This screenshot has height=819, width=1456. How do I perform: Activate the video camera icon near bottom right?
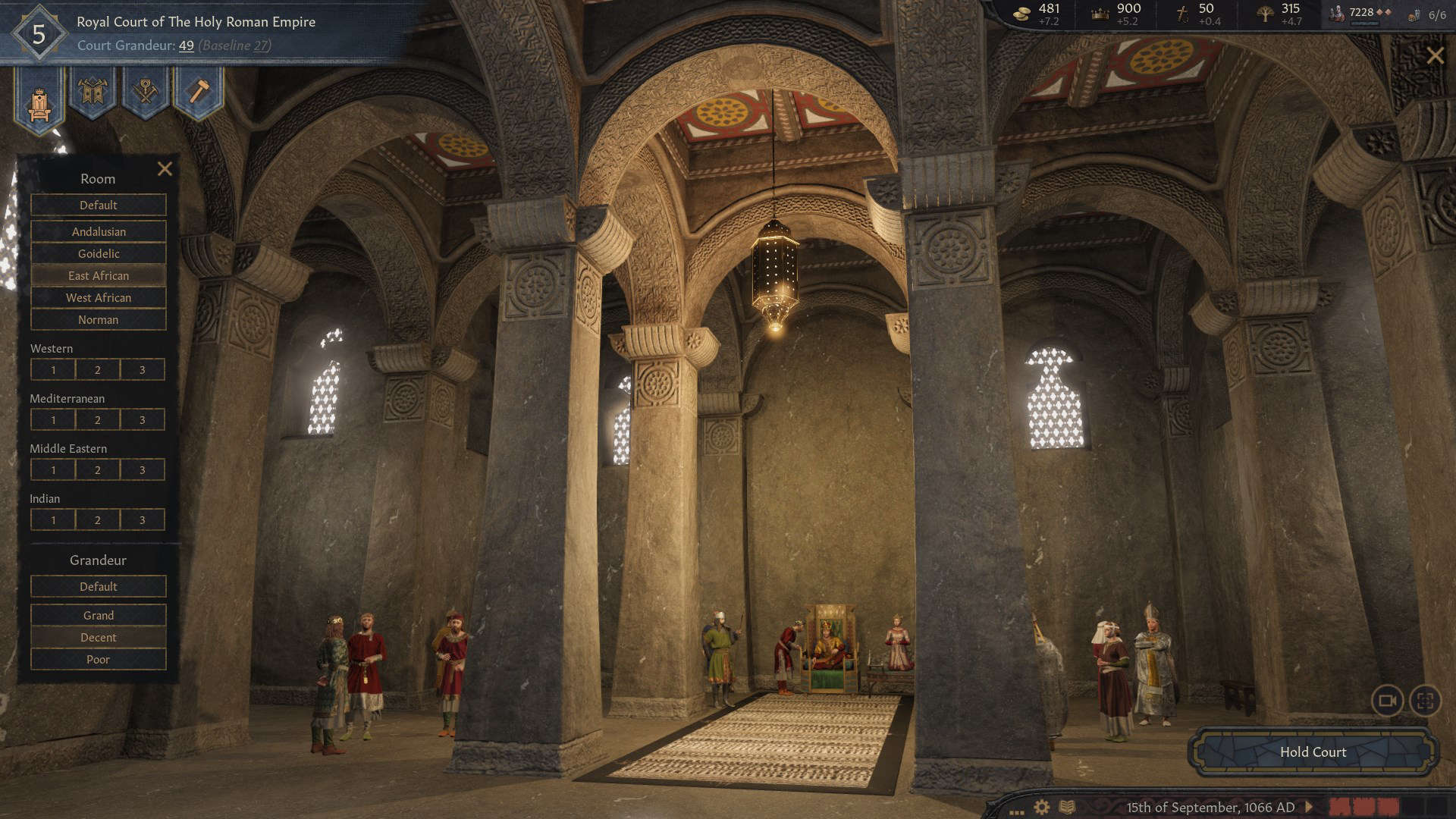coord(1388,701)
